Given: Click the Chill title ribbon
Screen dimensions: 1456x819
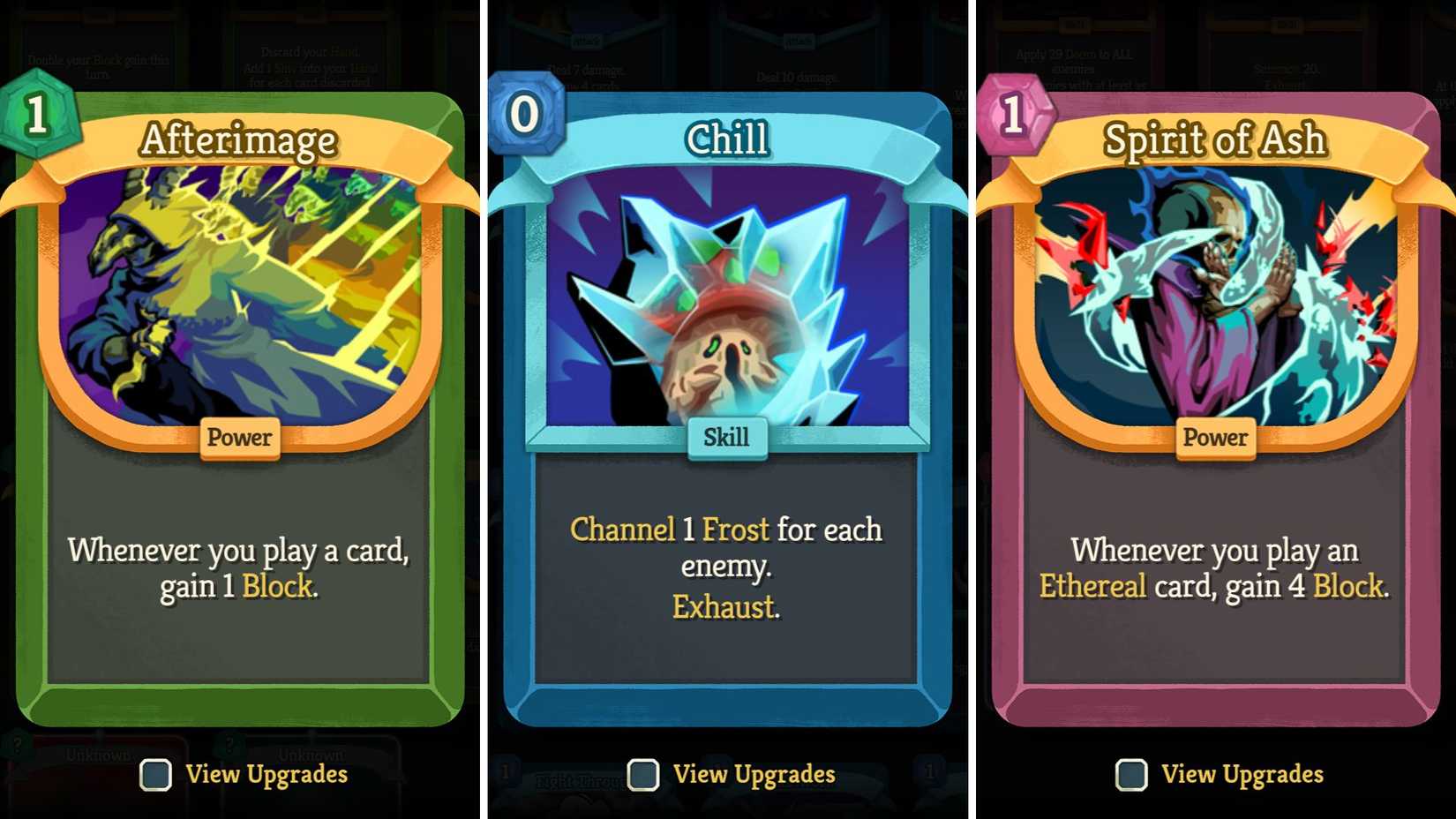Looking at the screenshot, I should click(727, 139).
